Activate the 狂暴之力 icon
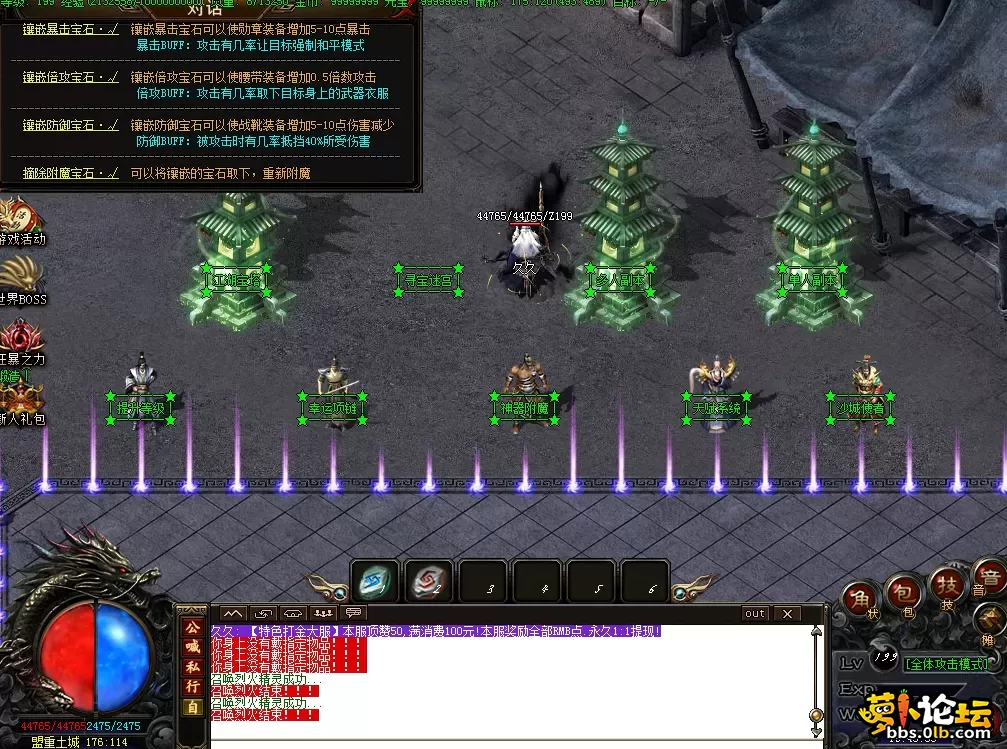This screenshot has width=1007, height=749. point(20,340)
